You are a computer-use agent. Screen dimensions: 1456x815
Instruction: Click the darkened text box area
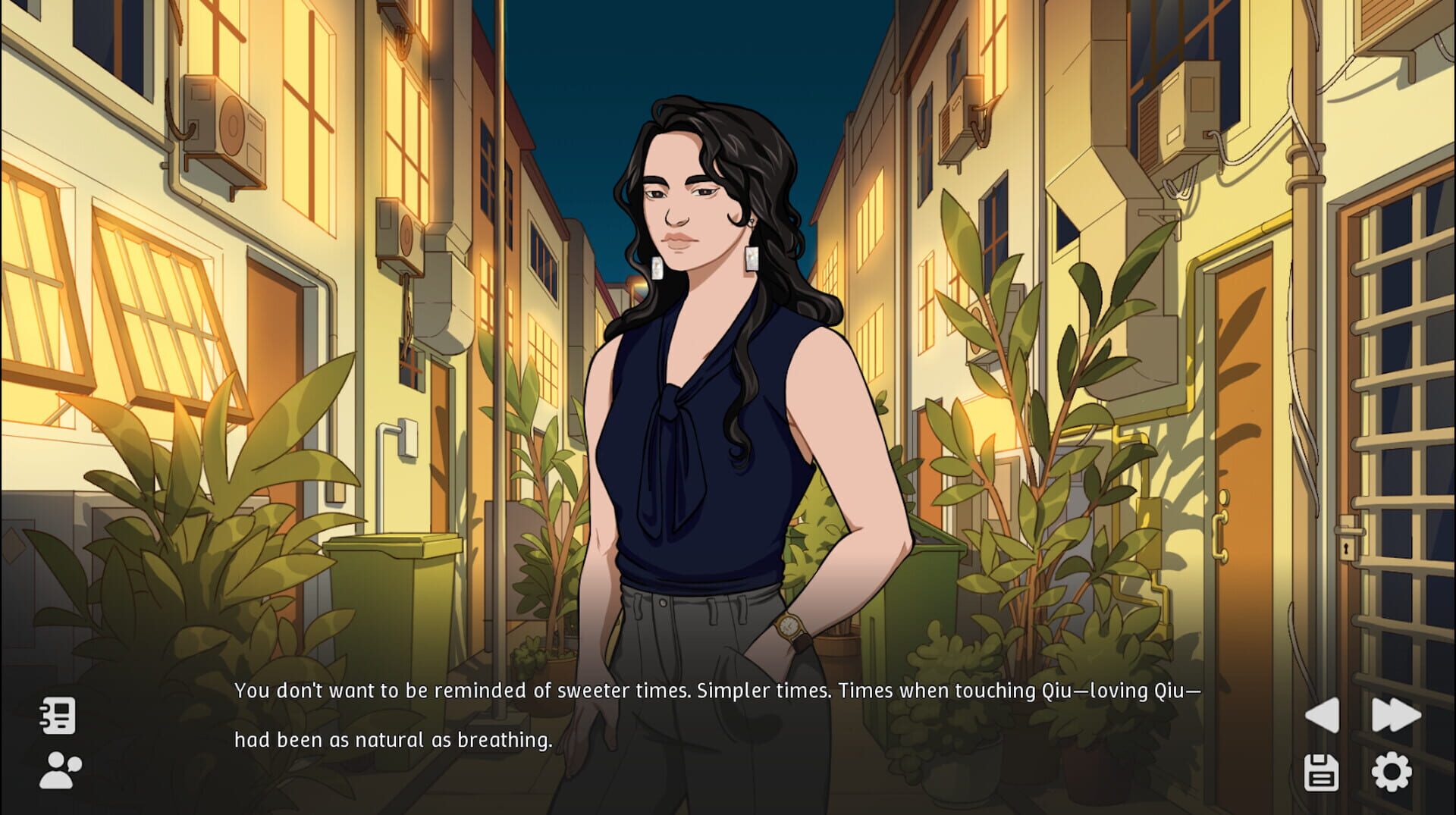pyautogui.click(x=682, y=735)
